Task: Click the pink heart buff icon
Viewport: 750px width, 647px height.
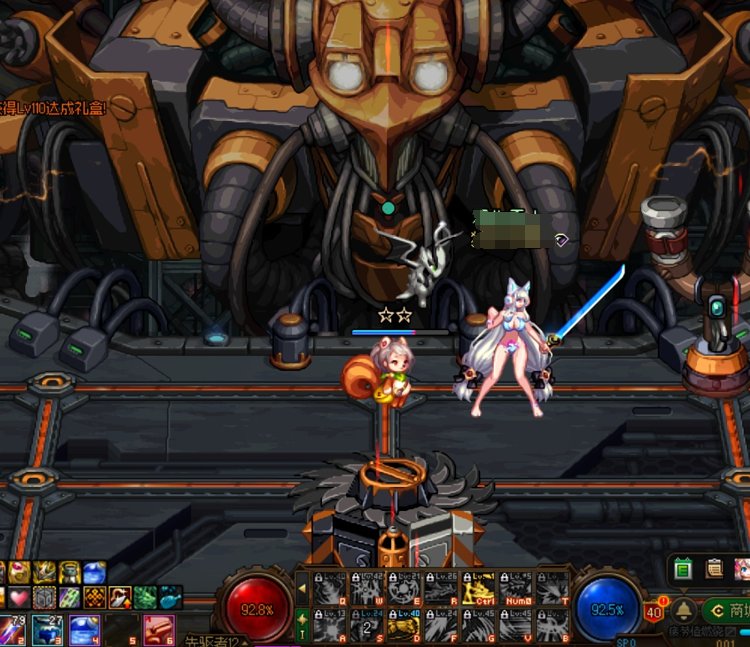Action: click(20, 597)
